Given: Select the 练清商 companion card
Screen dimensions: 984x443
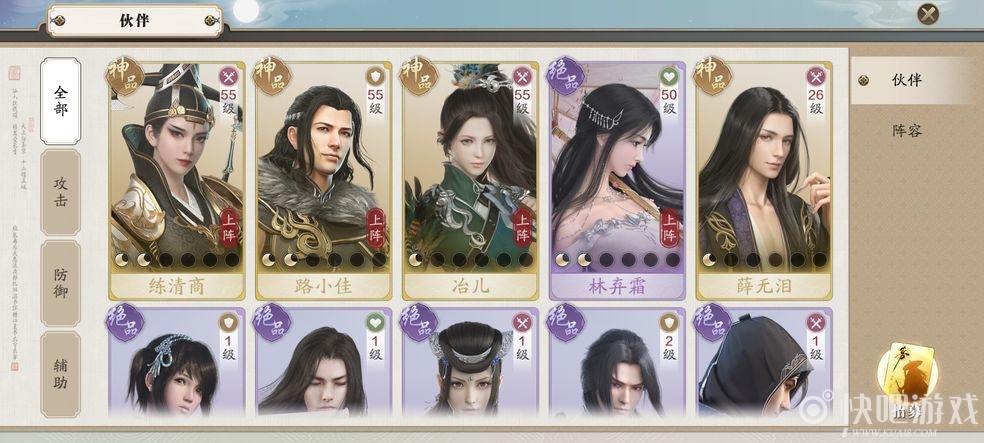Looking at the screenshot, I should point(176,180).
